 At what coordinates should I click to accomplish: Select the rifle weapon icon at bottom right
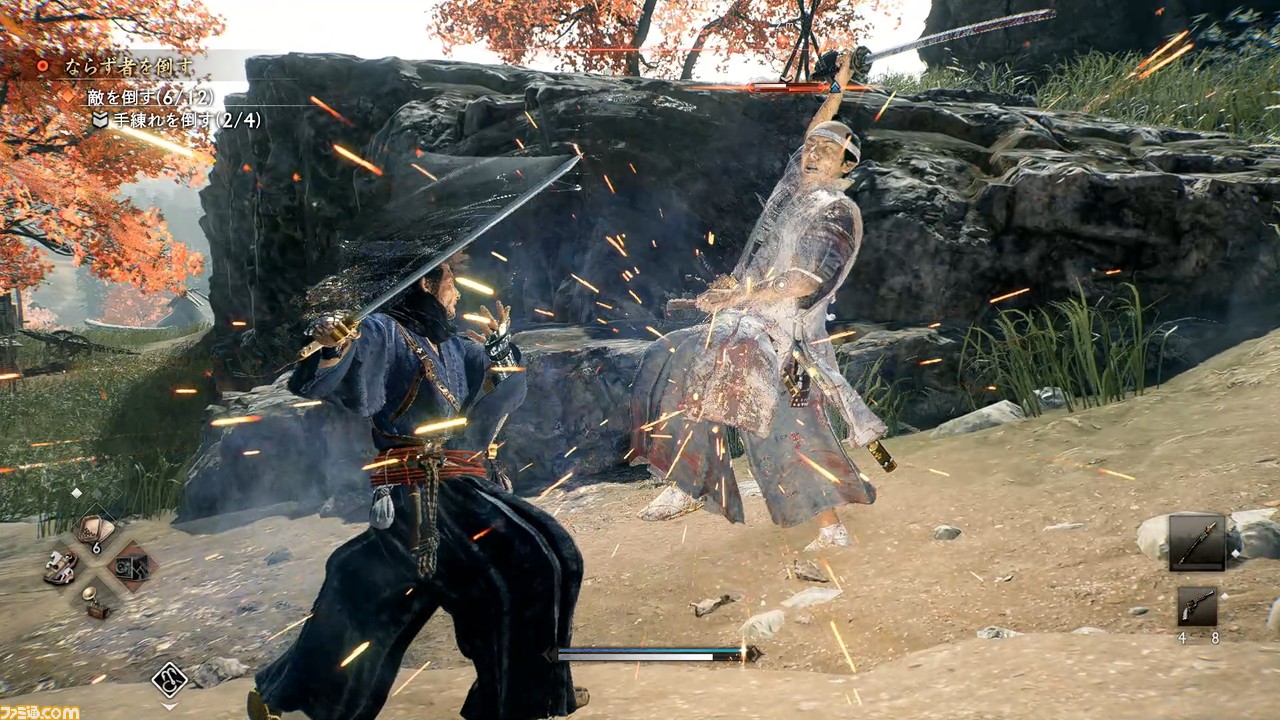[x=1197, y=543]
